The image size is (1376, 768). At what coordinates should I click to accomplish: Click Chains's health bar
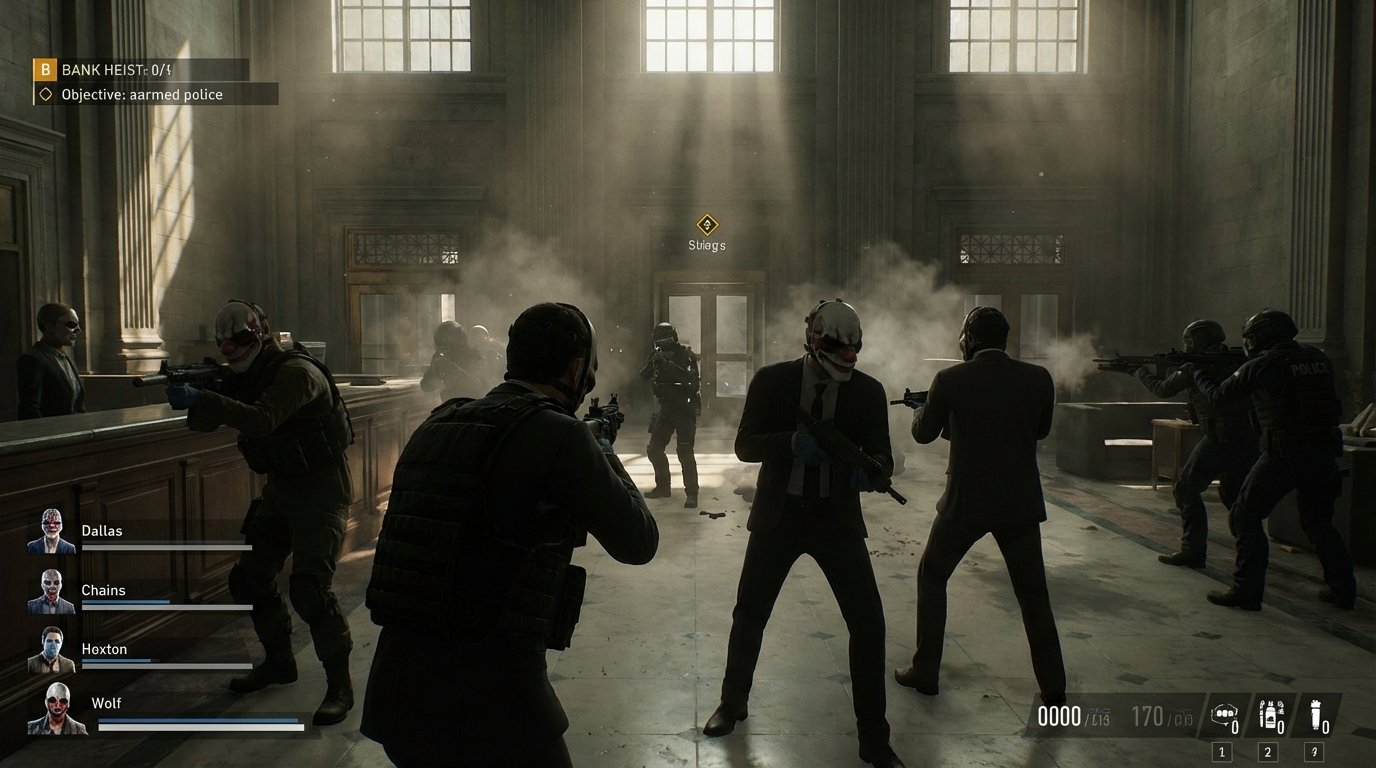point(160,606)
